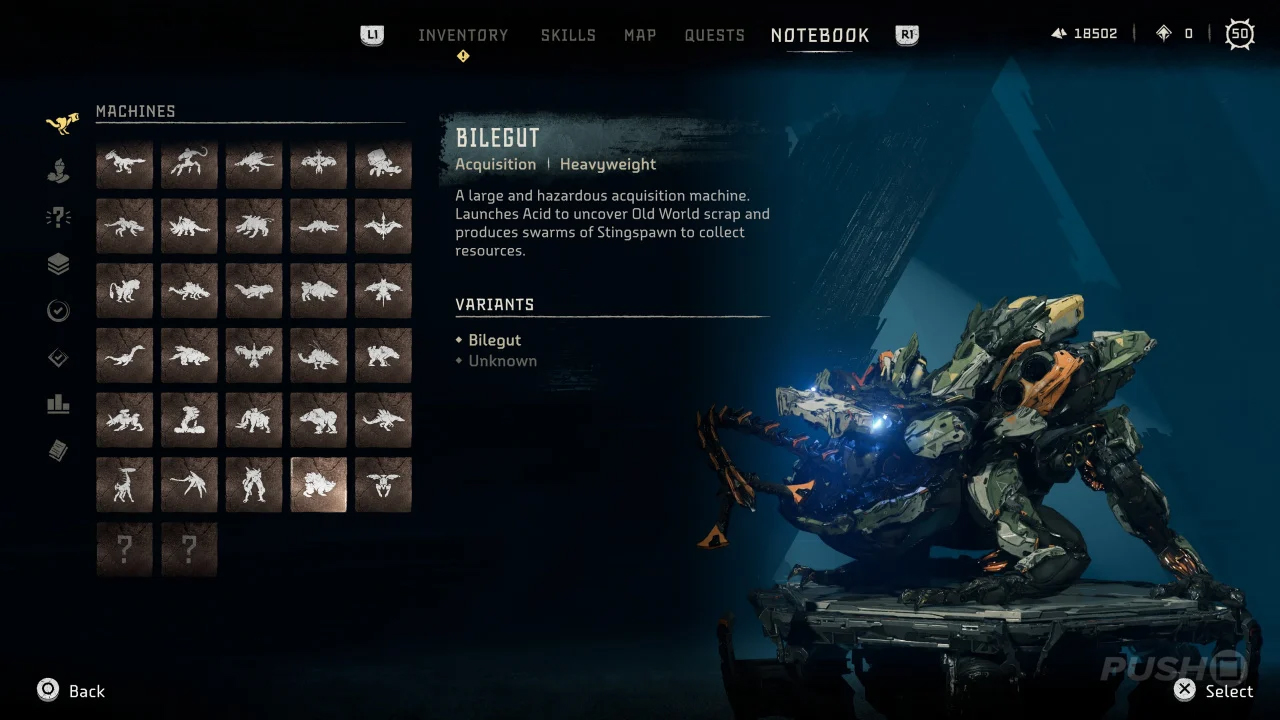Open the characters category with person icon

click(59, 171)
